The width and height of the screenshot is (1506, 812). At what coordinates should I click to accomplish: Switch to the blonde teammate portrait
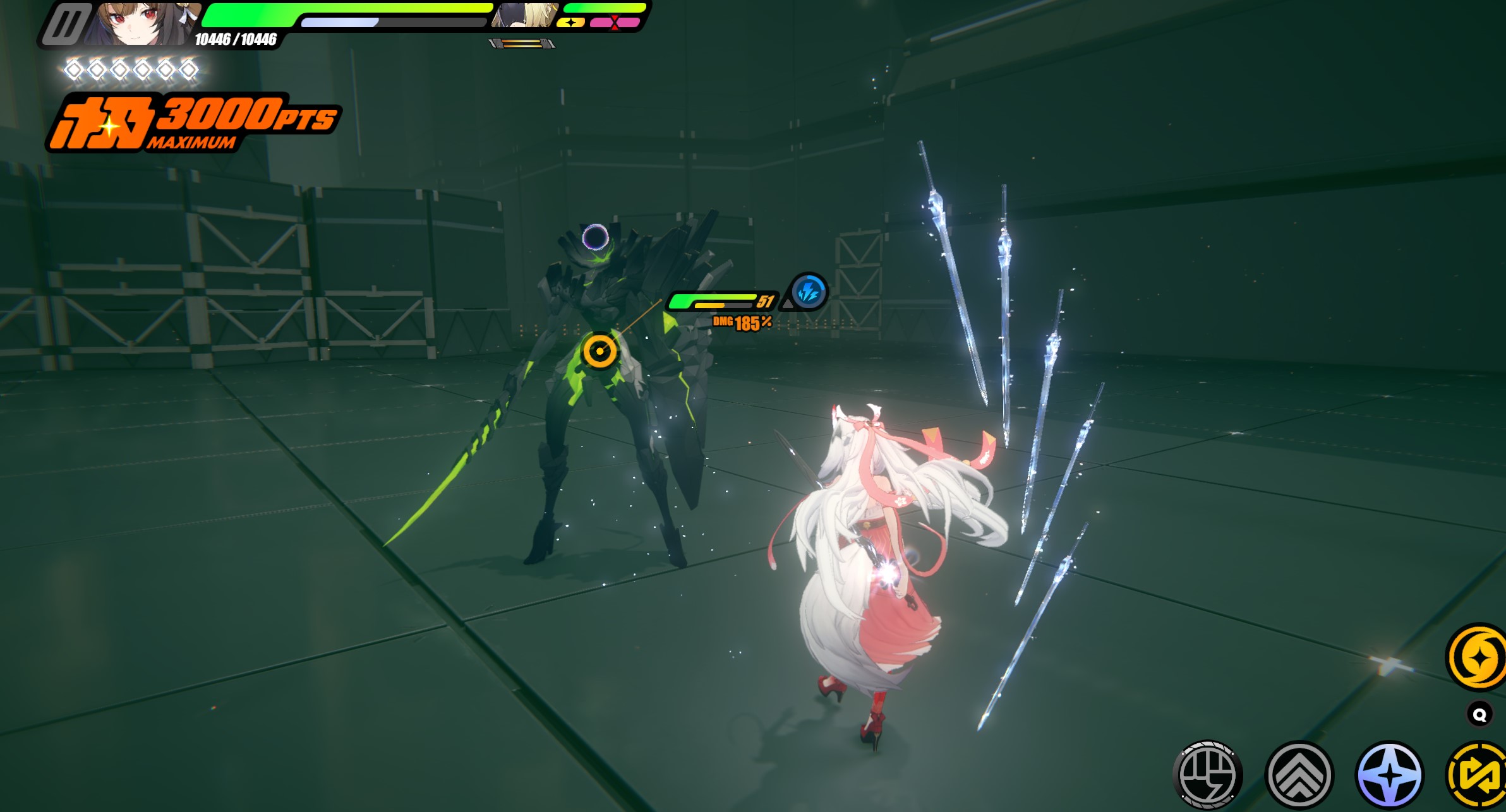[523, 16]
